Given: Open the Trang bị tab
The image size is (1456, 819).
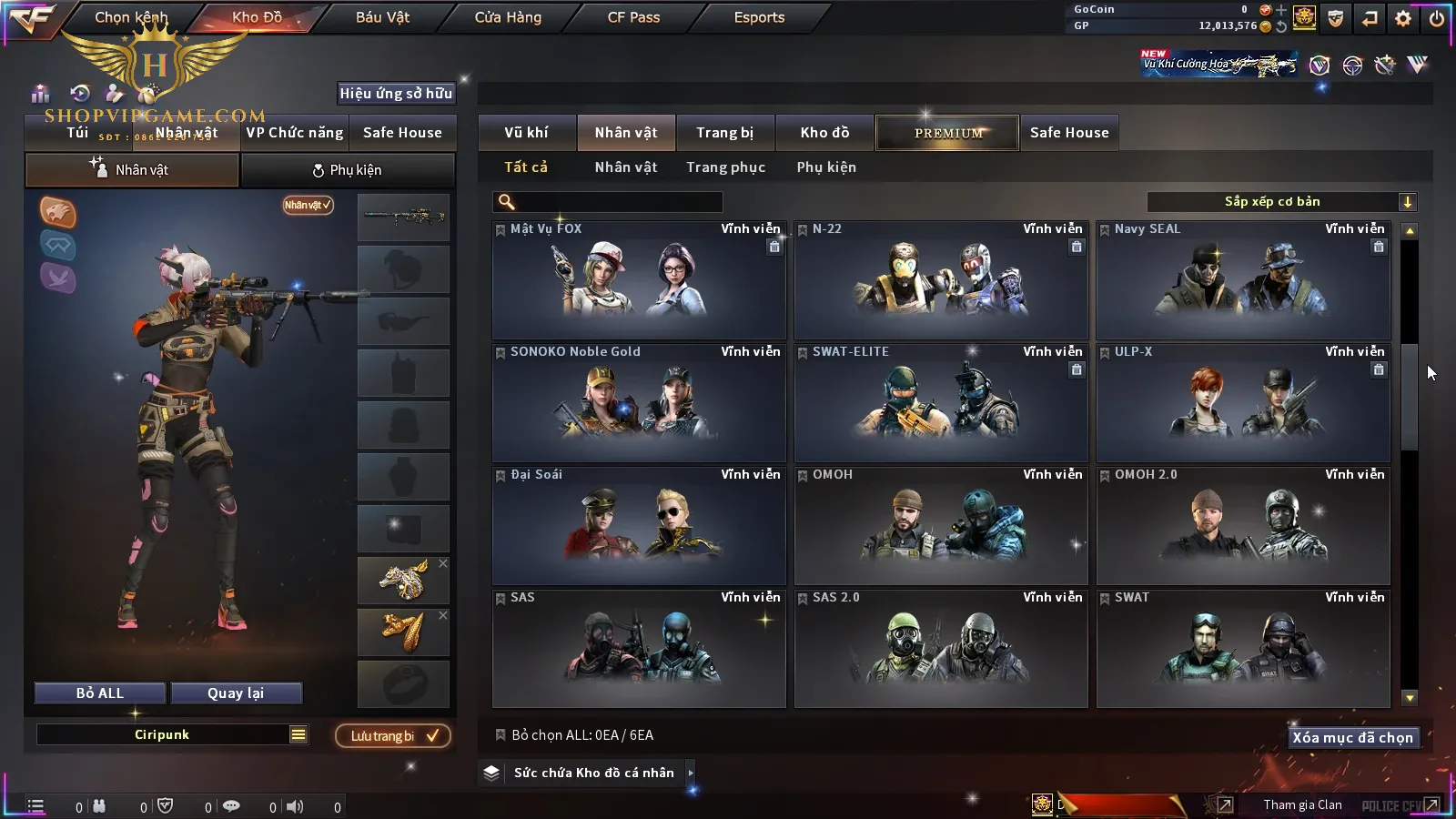Looking at the screenshot, I should (724, 133).
